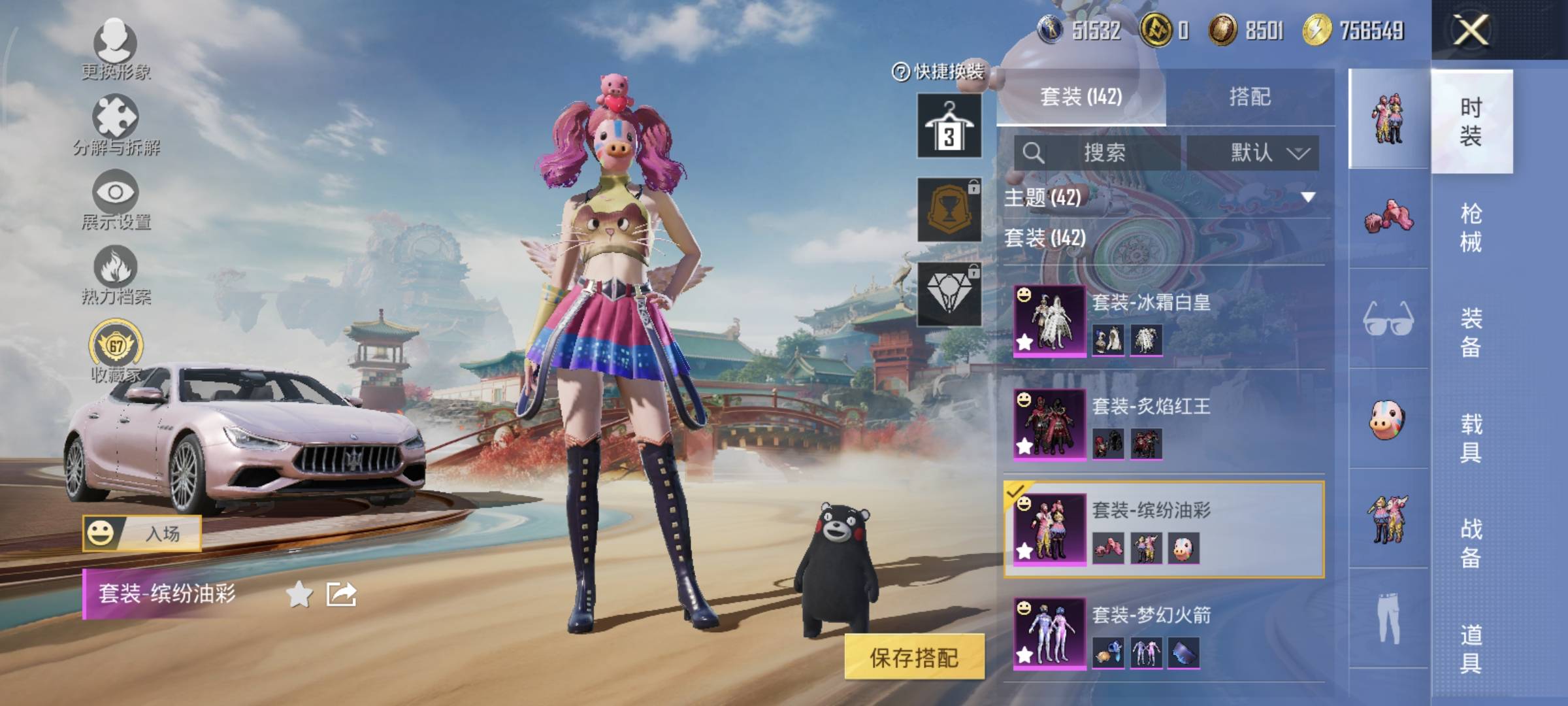Switch to the 枪械 firearms category
The image size is (1568, 706).
pyautogui.click(x=1471, y=227)
